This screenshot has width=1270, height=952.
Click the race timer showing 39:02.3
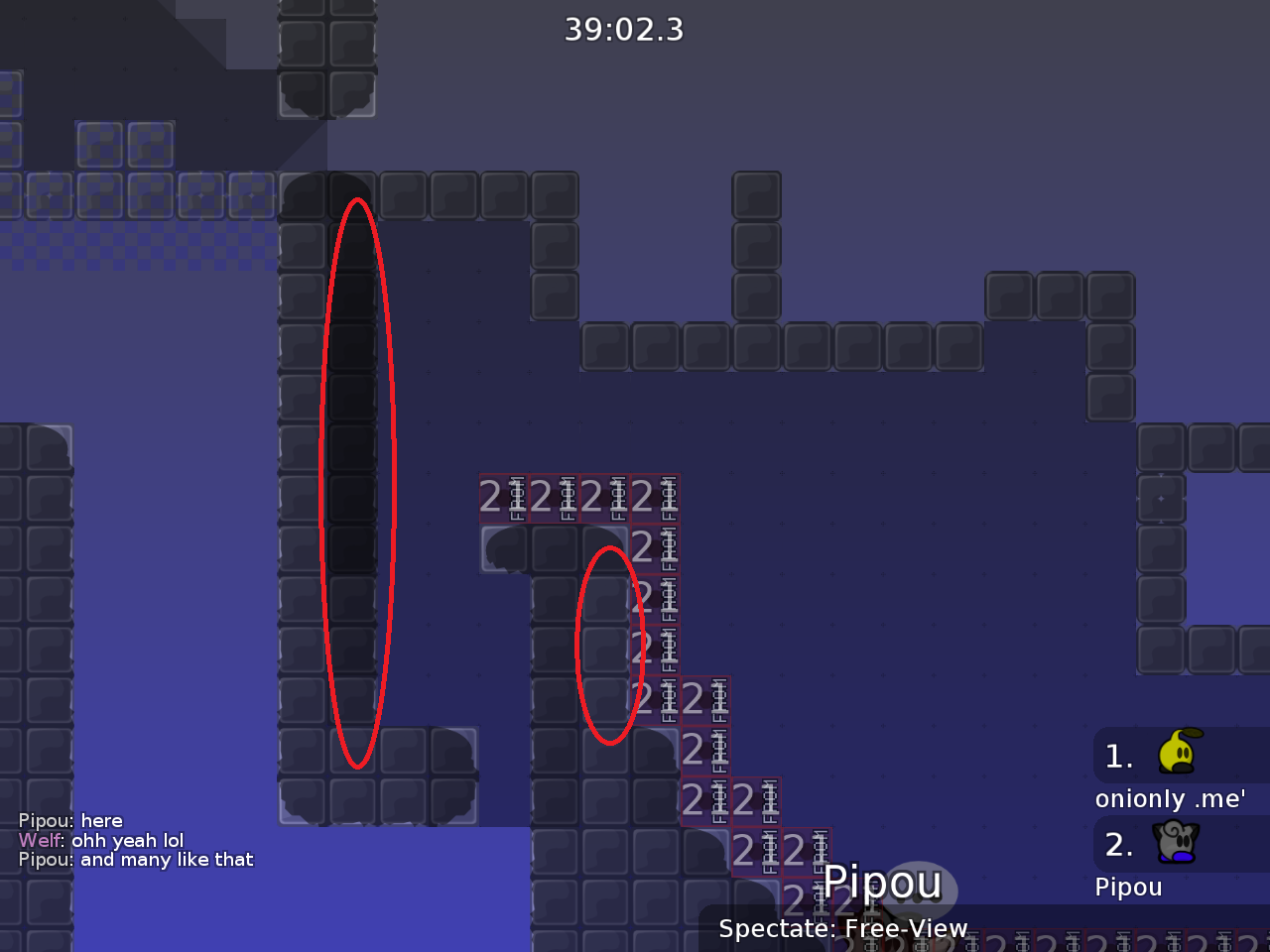pos(624,30)
